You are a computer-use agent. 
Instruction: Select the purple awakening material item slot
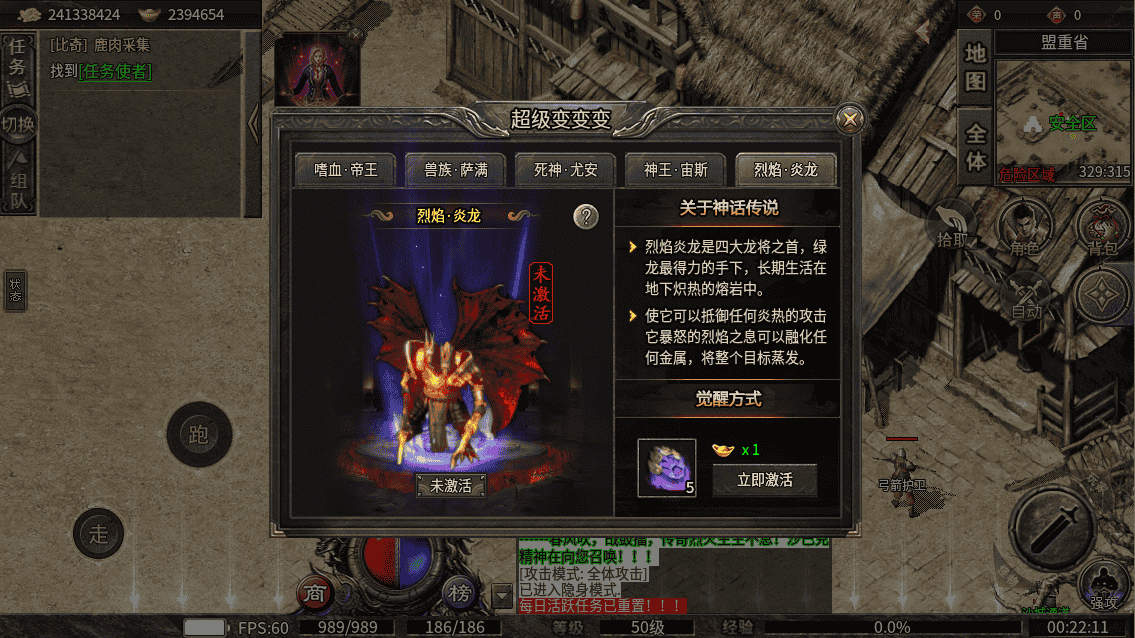click(667, 468)
